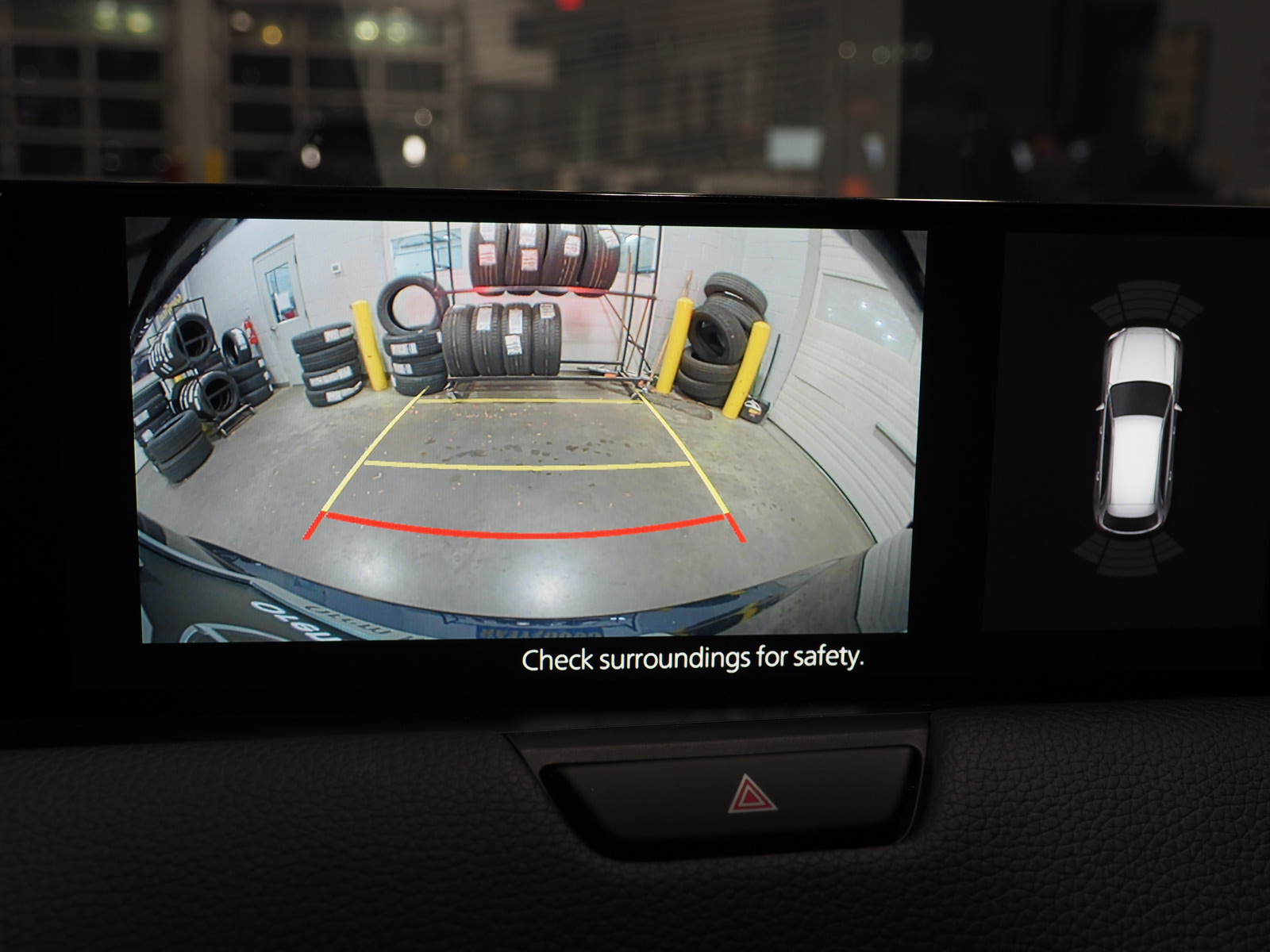
Task: Activate the red triangle hazard button
Action: click(x=752, y=794)
